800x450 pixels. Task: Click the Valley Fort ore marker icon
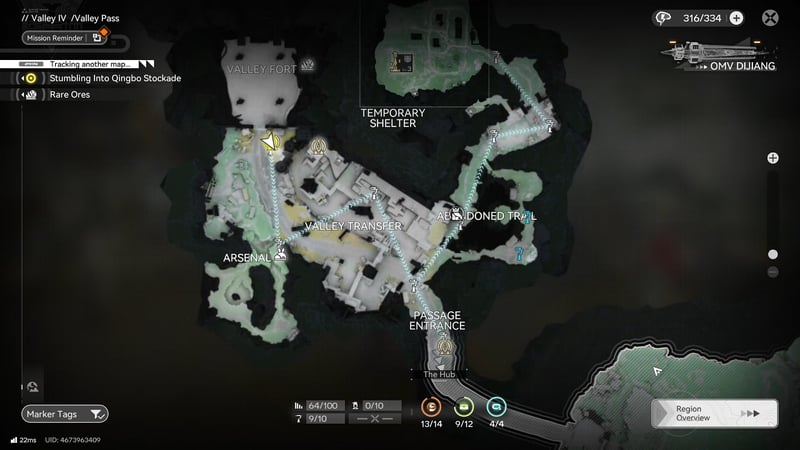(309, 66)
